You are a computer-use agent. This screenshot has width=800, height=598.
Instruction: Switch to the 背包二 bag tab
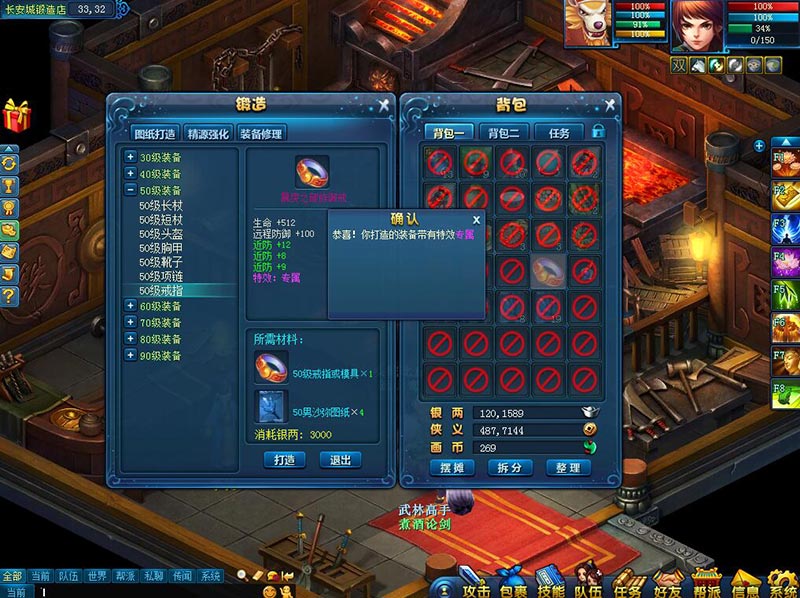pyautogui.click(x=503, y=133)
